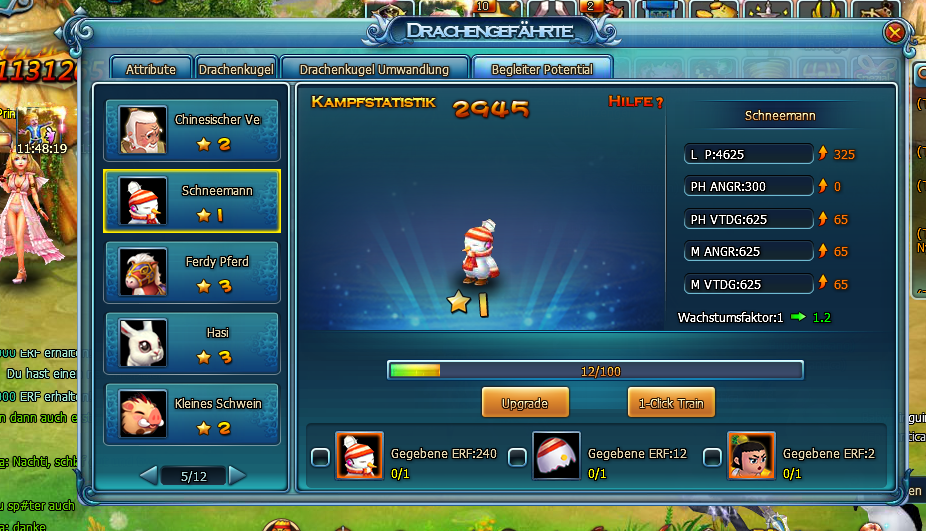
Task: Select the Ferdy Pferd companion
Action: point(192,273)
